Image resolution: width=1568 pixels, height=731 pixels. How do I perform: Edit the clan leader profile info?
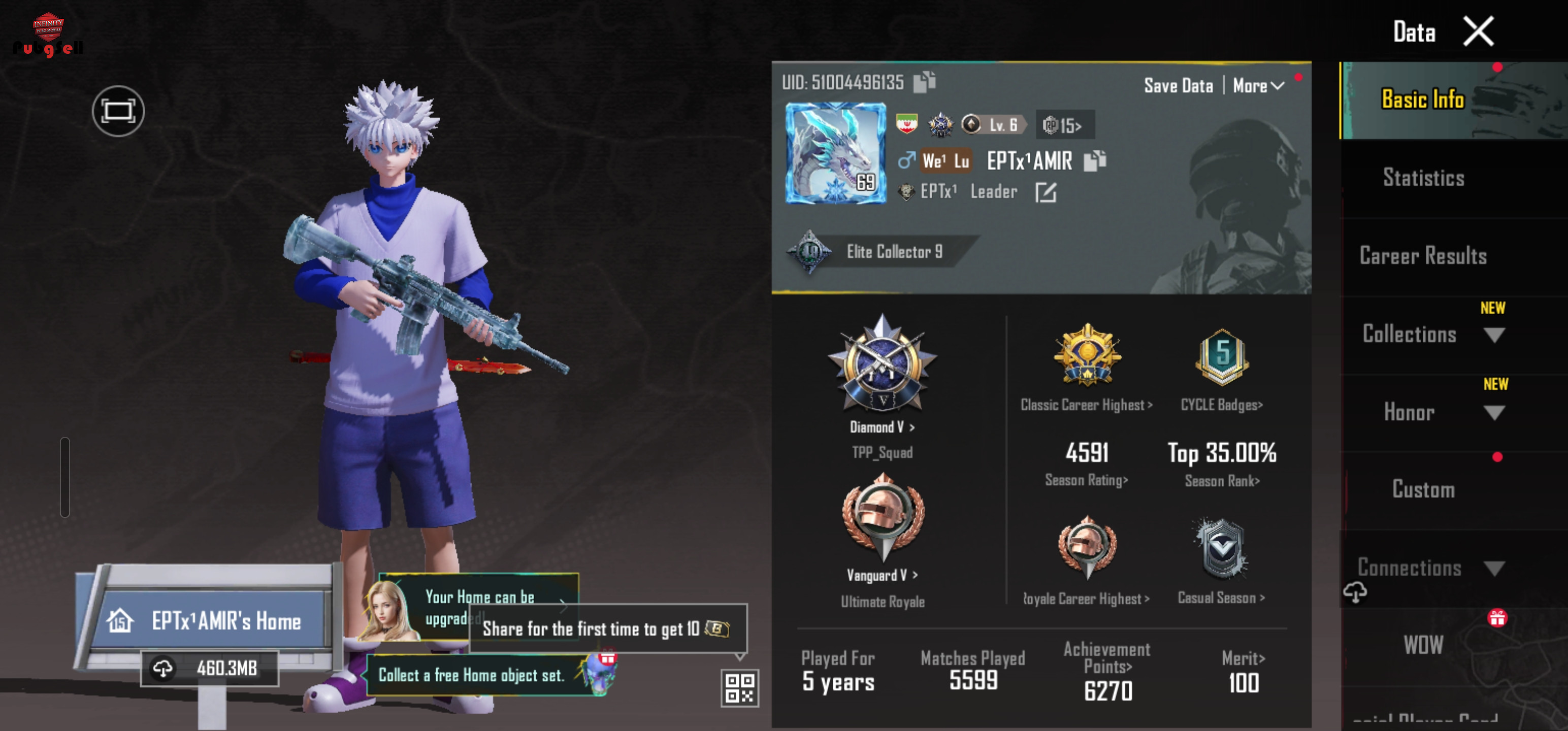1046,192
